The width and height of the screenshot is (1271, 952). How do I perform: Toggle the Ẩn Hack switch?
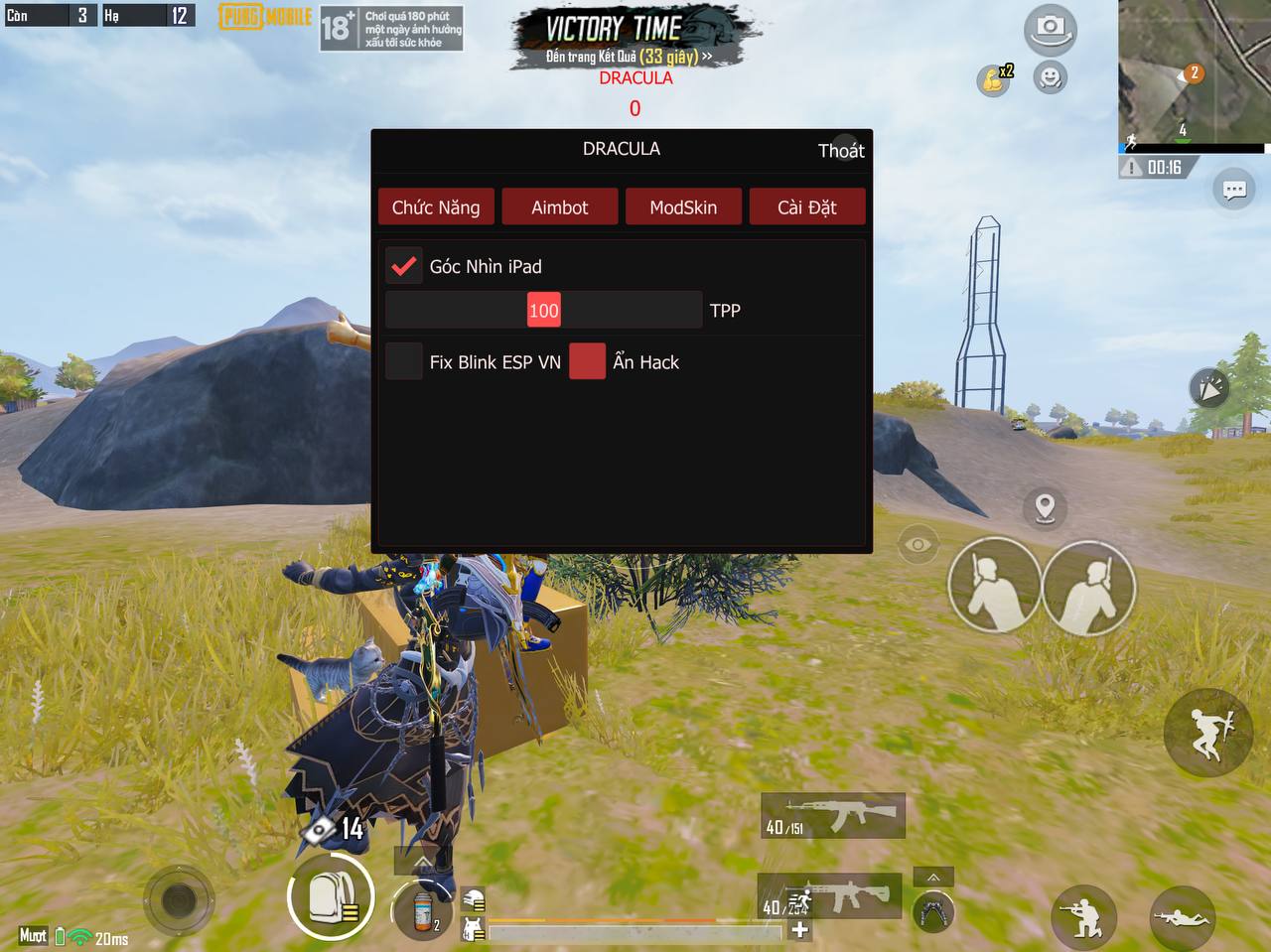click(x=587, y=361)
